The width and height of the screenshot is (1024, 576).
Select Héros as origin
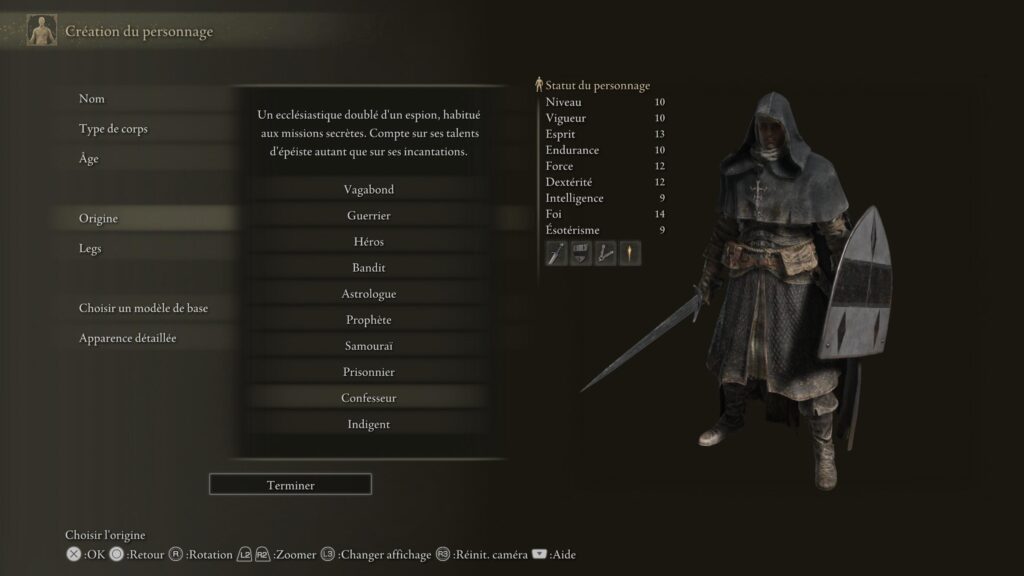coord(368,242)
